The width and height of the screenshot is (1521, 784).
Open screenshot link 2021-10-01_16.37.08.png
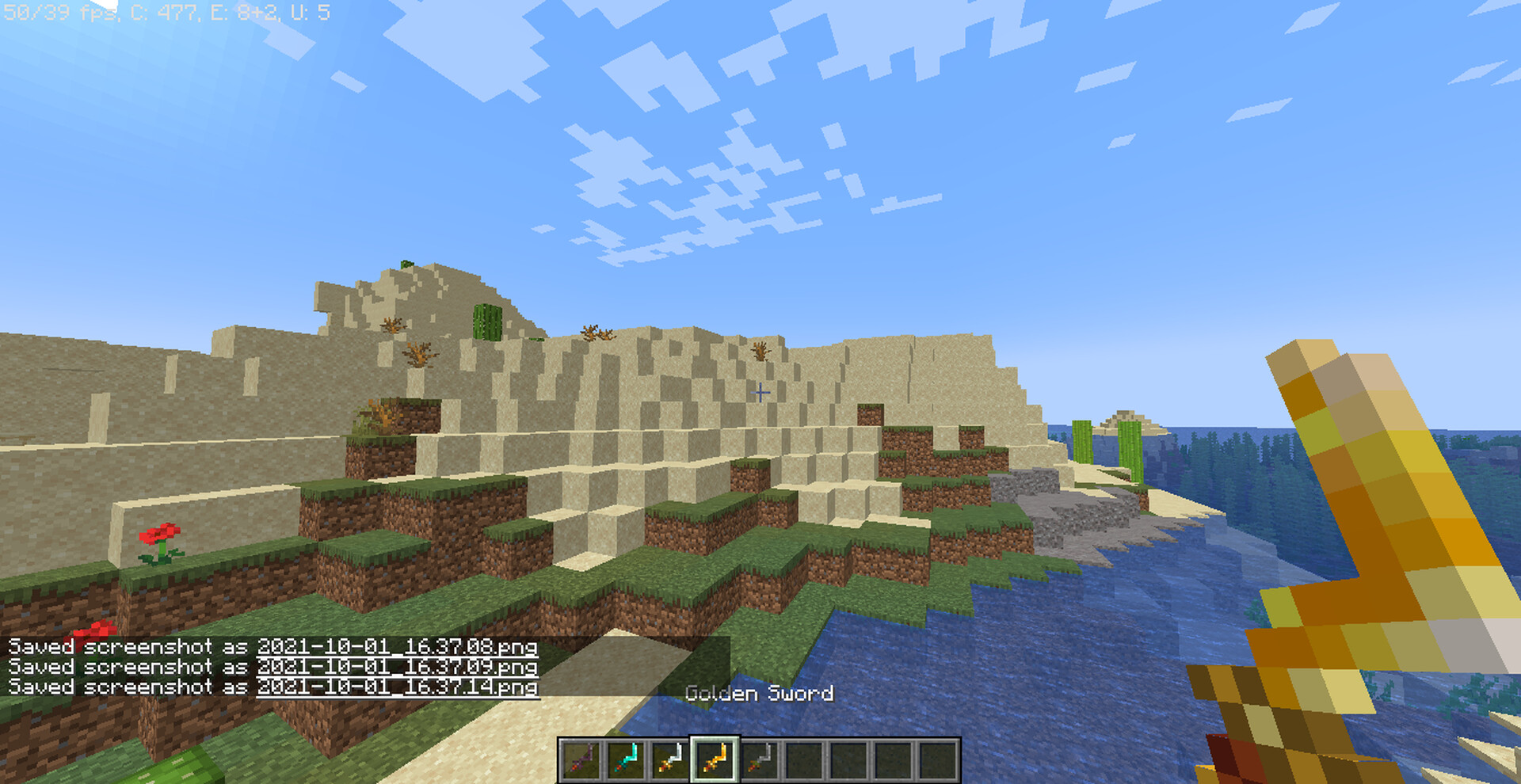pyautogui.click(x=397, y=646)
